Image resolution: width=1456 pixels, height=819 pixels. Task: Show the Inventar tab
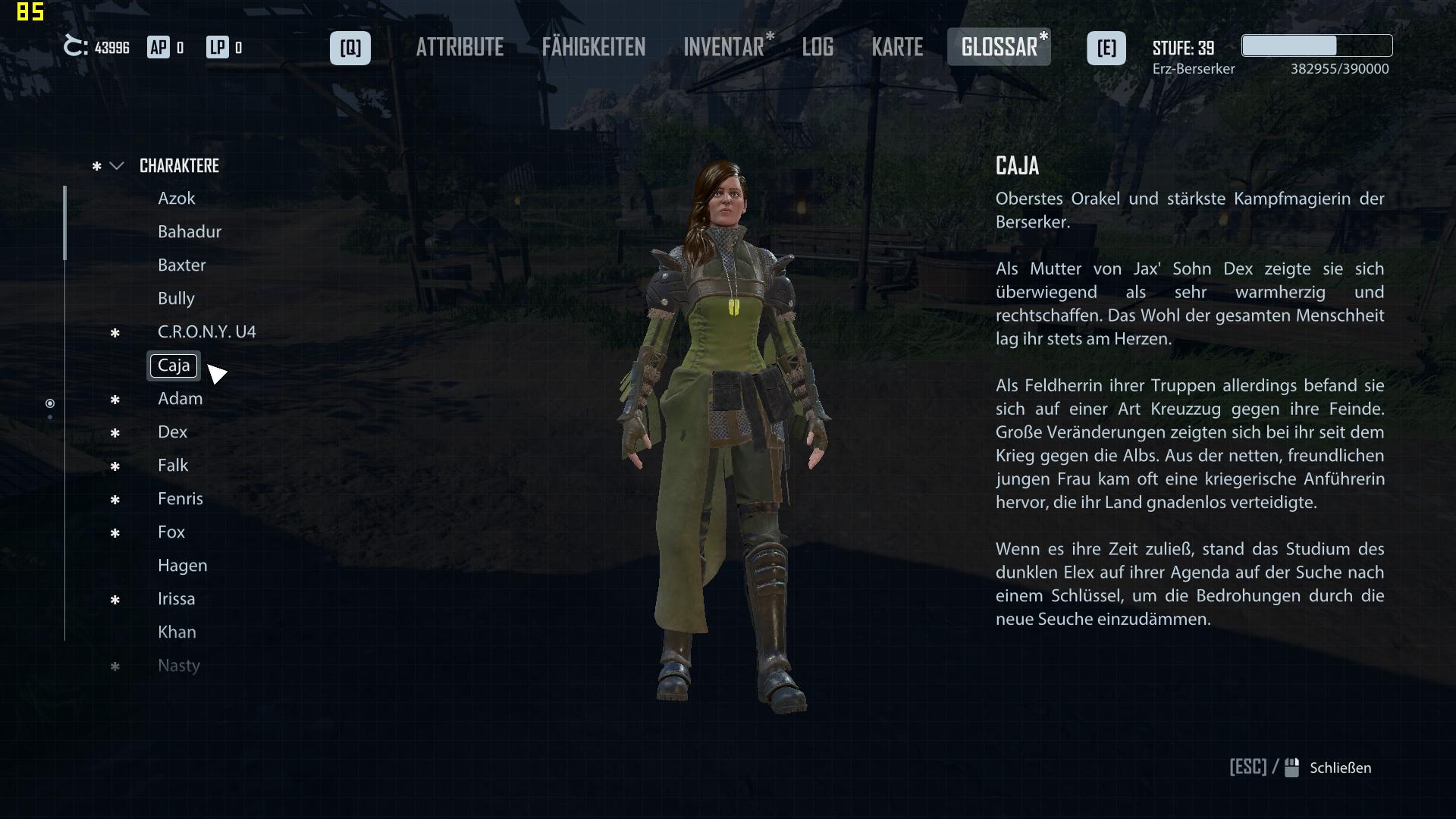click(723, 48)
